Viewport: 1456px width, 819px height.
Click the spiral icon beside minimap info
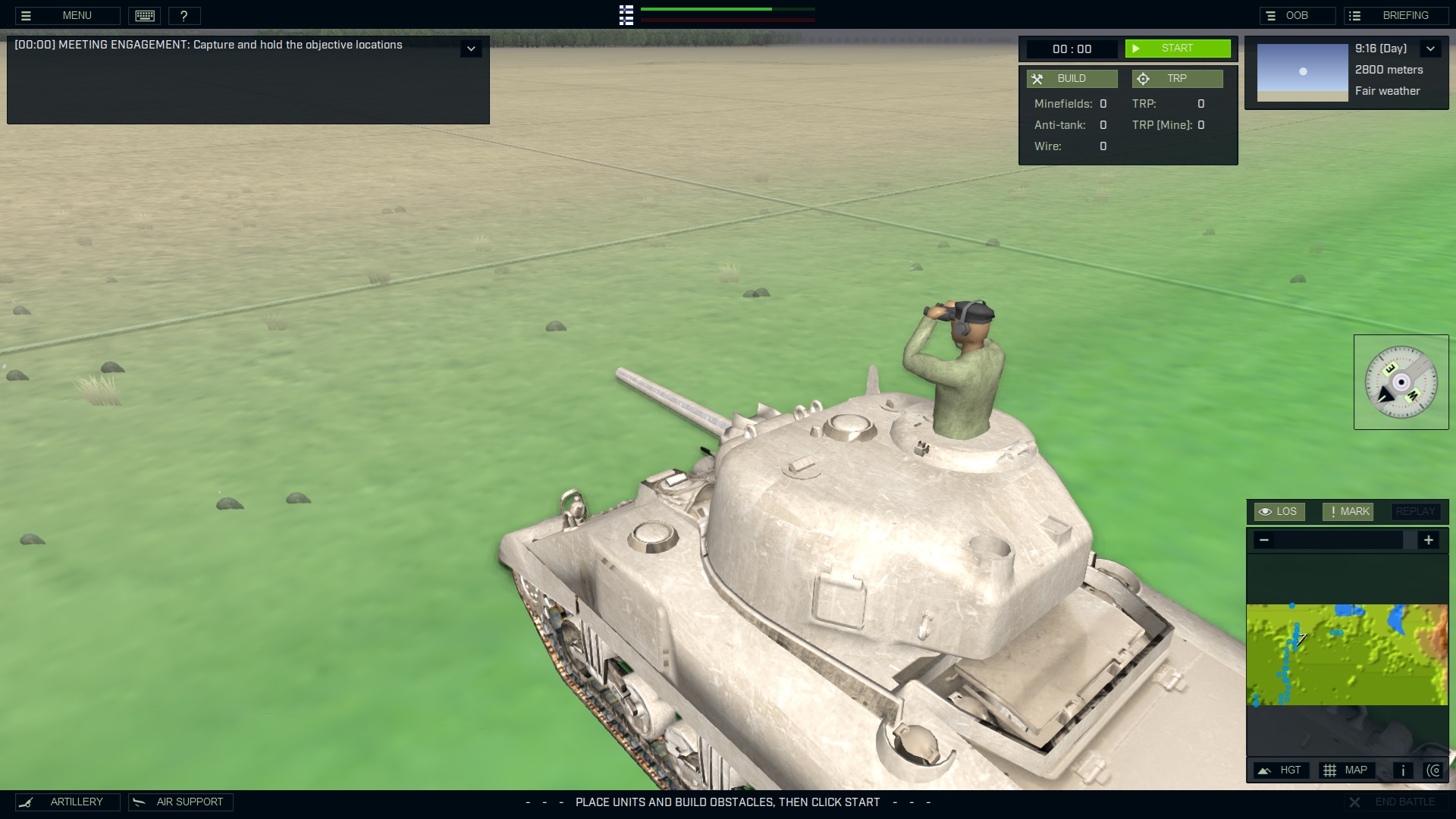tap(1435, 770)
